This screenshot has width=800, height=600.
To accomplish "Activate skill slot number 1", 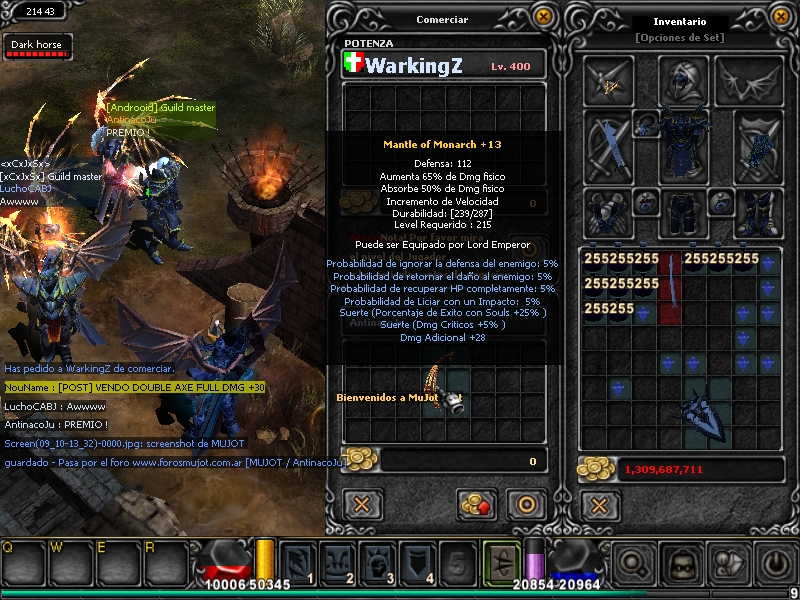I will (x=298, y=563).
